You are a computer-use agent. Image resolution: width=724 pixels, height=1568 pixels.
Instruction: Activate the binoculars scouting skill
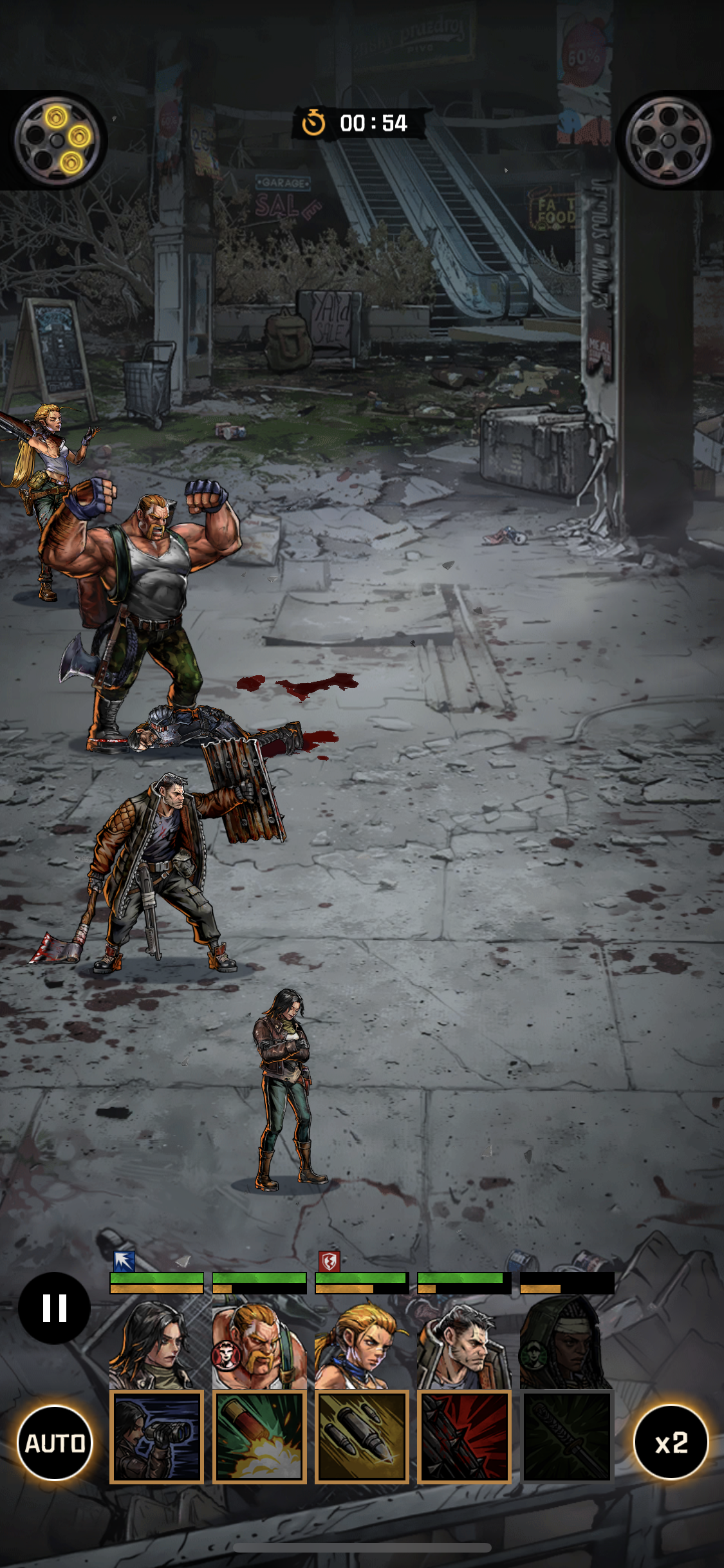click(x=156, y=1437)
